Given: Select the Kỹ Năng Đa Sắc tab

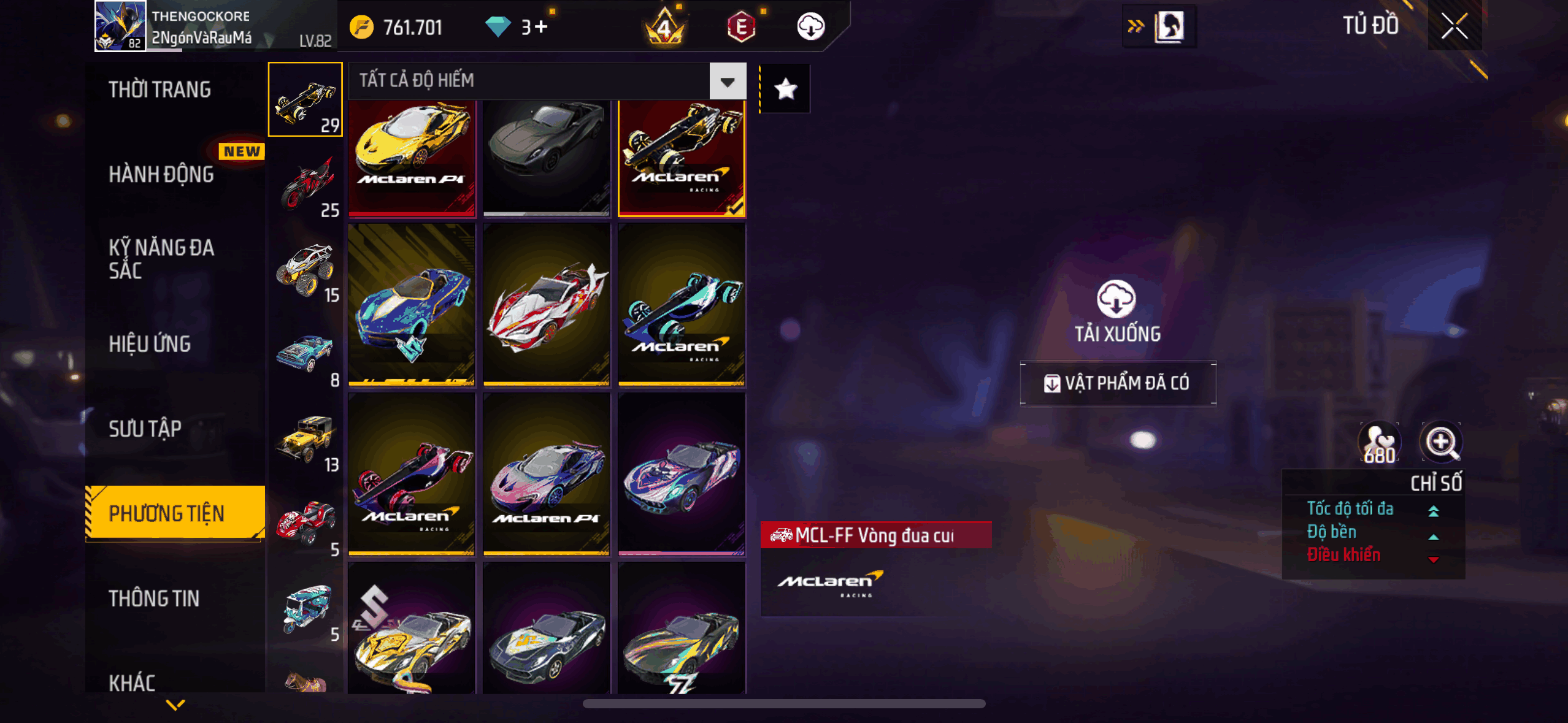Looking at the screenshot, I should tap(161, 259).
